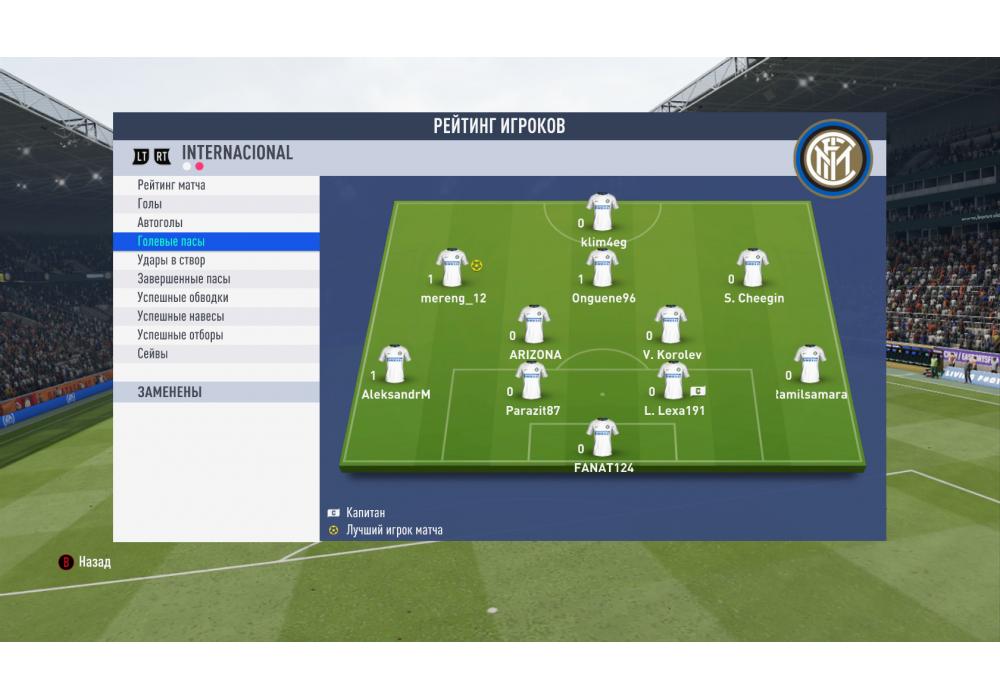Pick player mereng_12 on the formation
The image size is (1000, 700).
click(452, 269)
